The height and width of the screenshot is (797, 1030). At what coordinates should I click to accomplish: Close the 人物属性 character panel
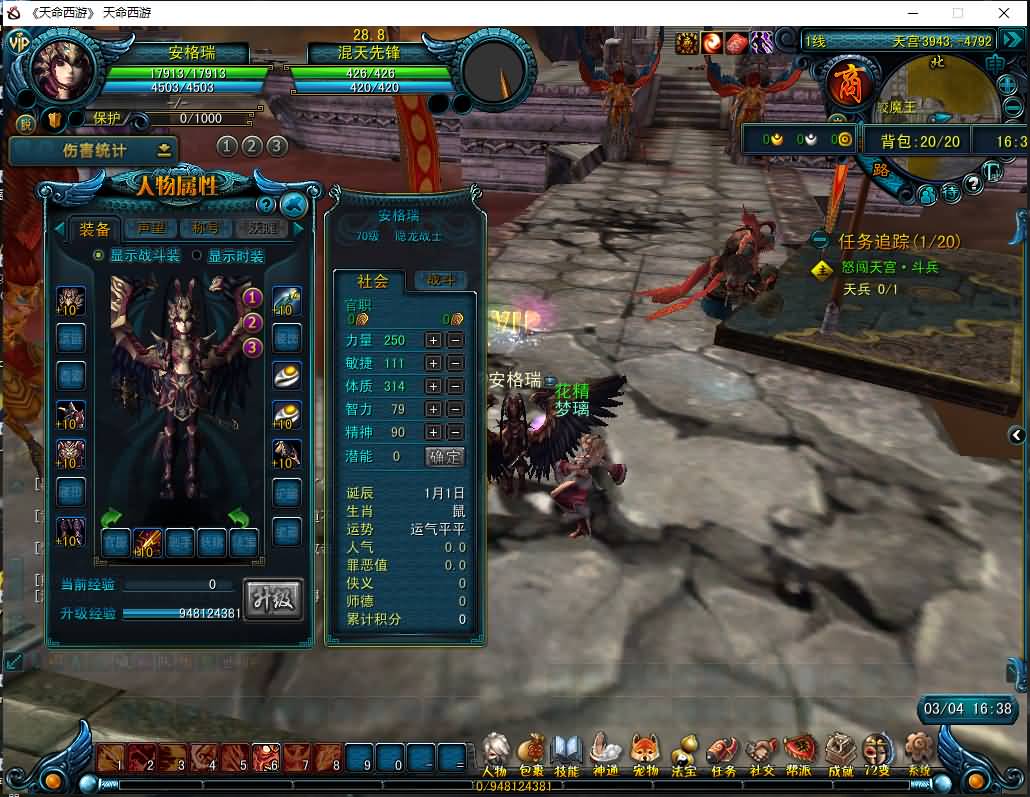[x=293, y=205]
